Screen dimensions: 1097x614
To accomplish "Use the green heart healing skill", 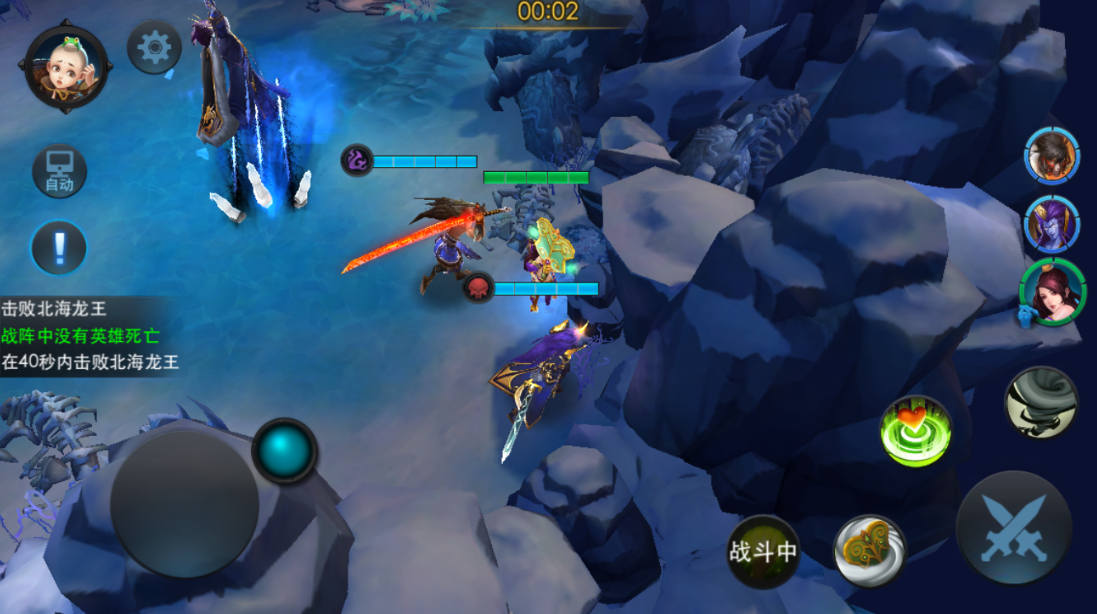I will [915, 431].
